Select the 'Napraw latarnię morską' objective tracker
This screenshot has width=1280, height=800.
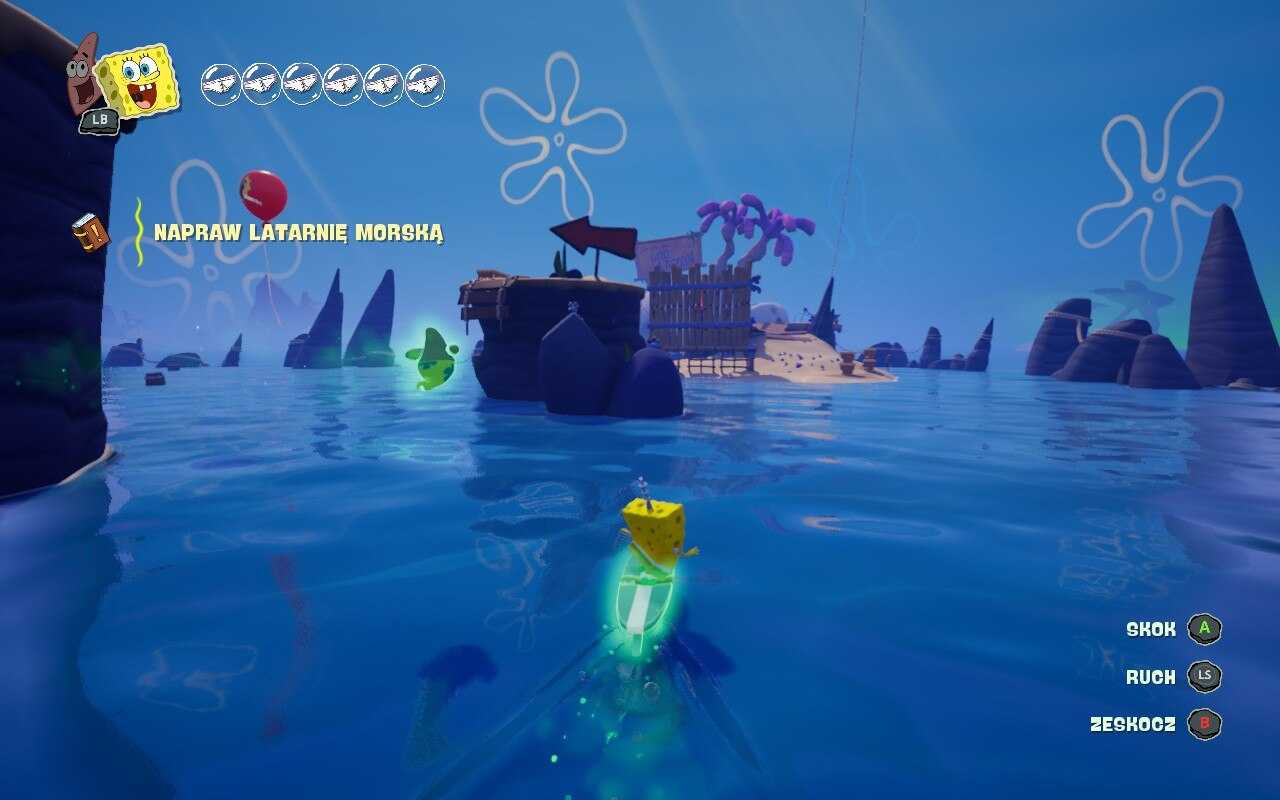tap(298, 233)
